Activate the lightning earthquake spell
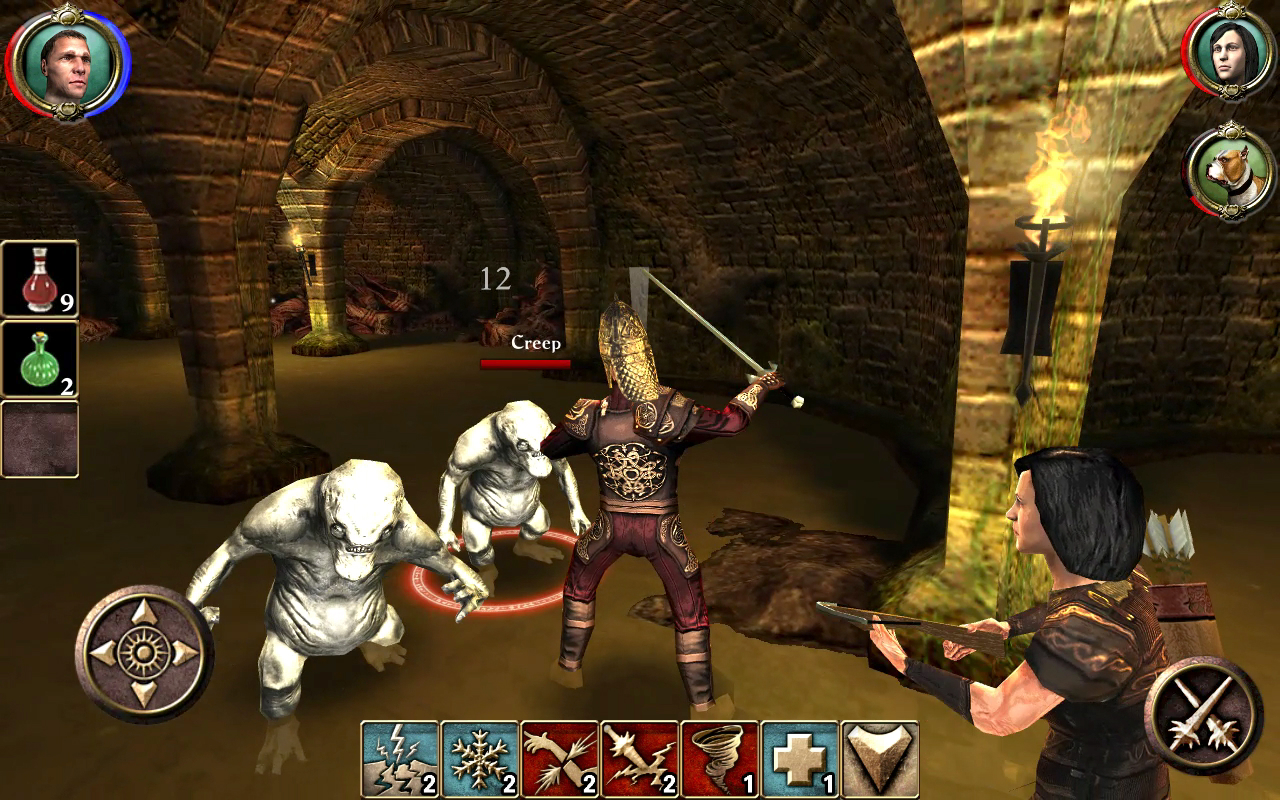1280x800 pixels. 400,759
